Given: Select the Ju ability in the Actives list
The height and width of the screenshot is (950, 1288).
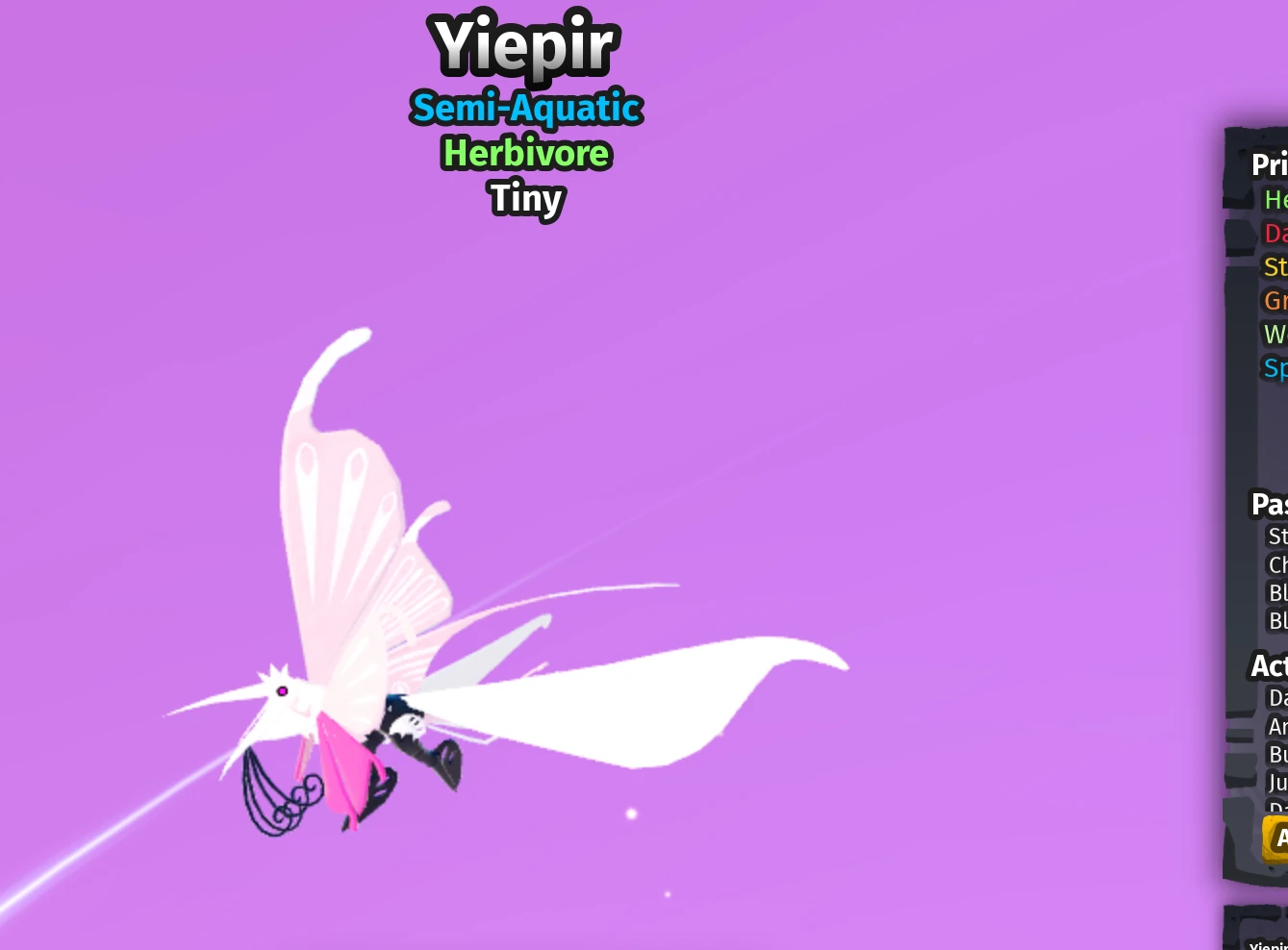Looking at the screenshot, I should coord(1277,783).
